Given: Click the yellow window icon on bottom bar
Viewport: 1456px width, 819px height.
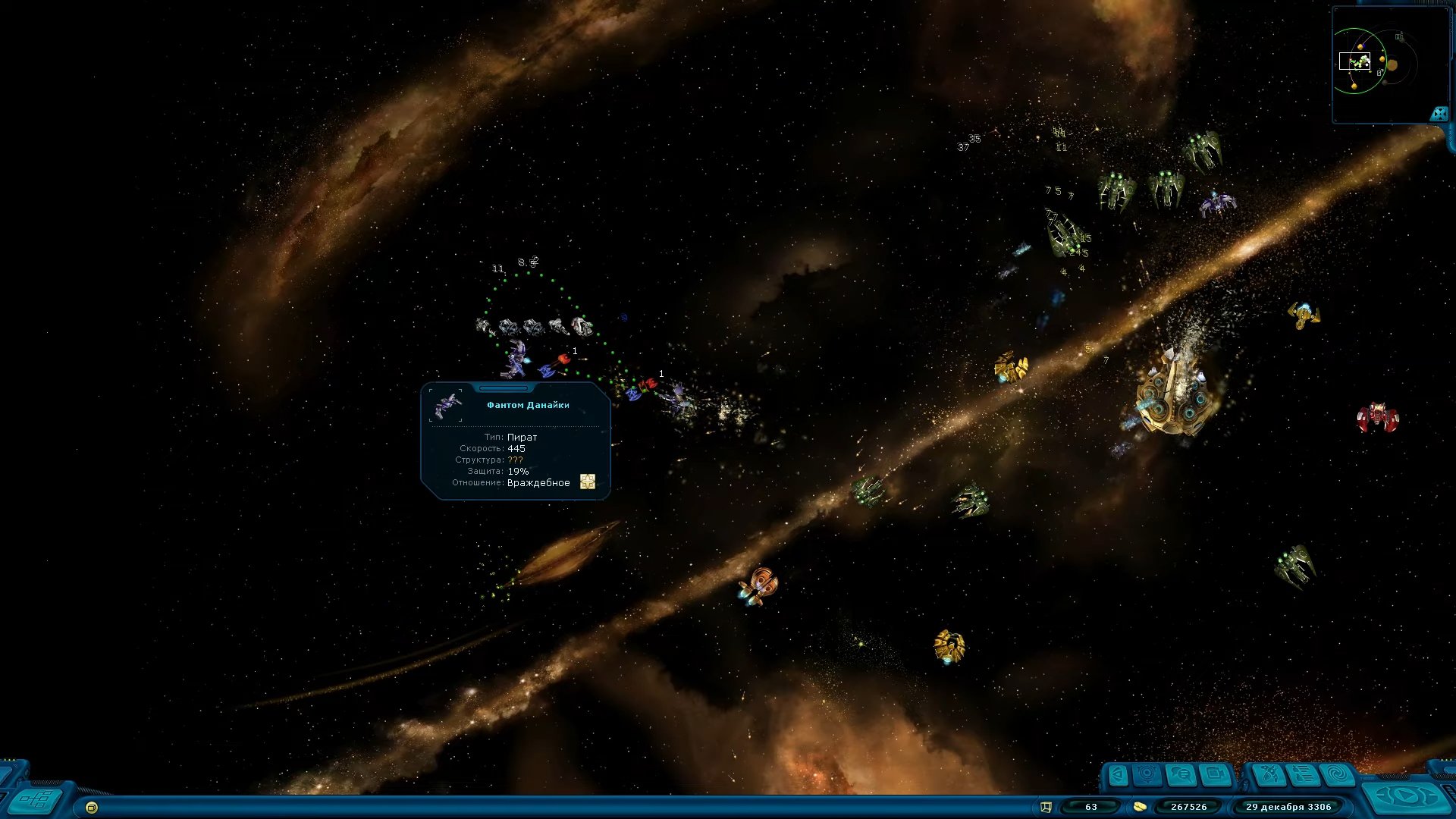Looking at the screenshot, I should click(x=92, y=808).
